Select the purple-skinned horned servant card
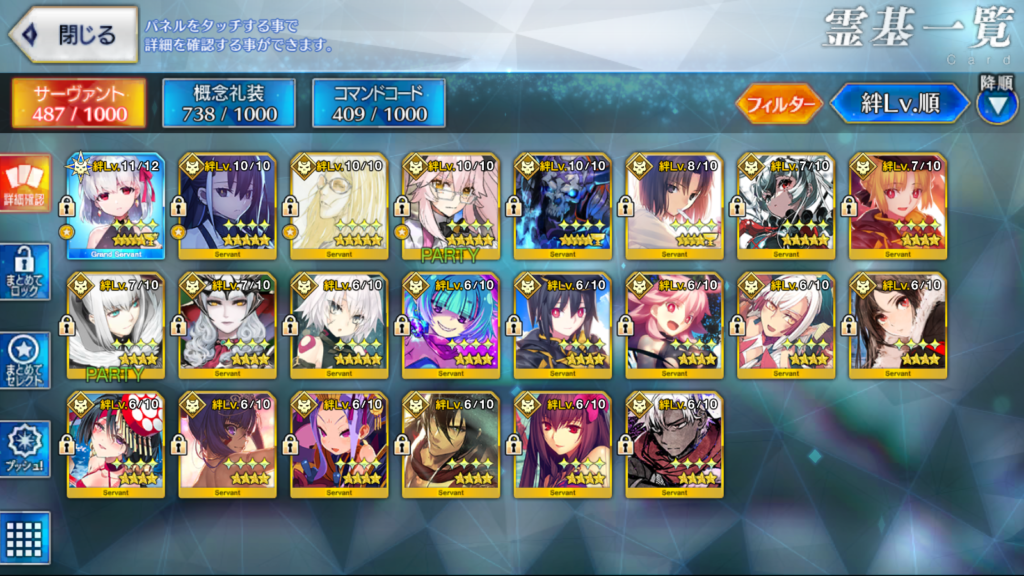The width and height of the screenshot is (1024, 576). point(338,444)
